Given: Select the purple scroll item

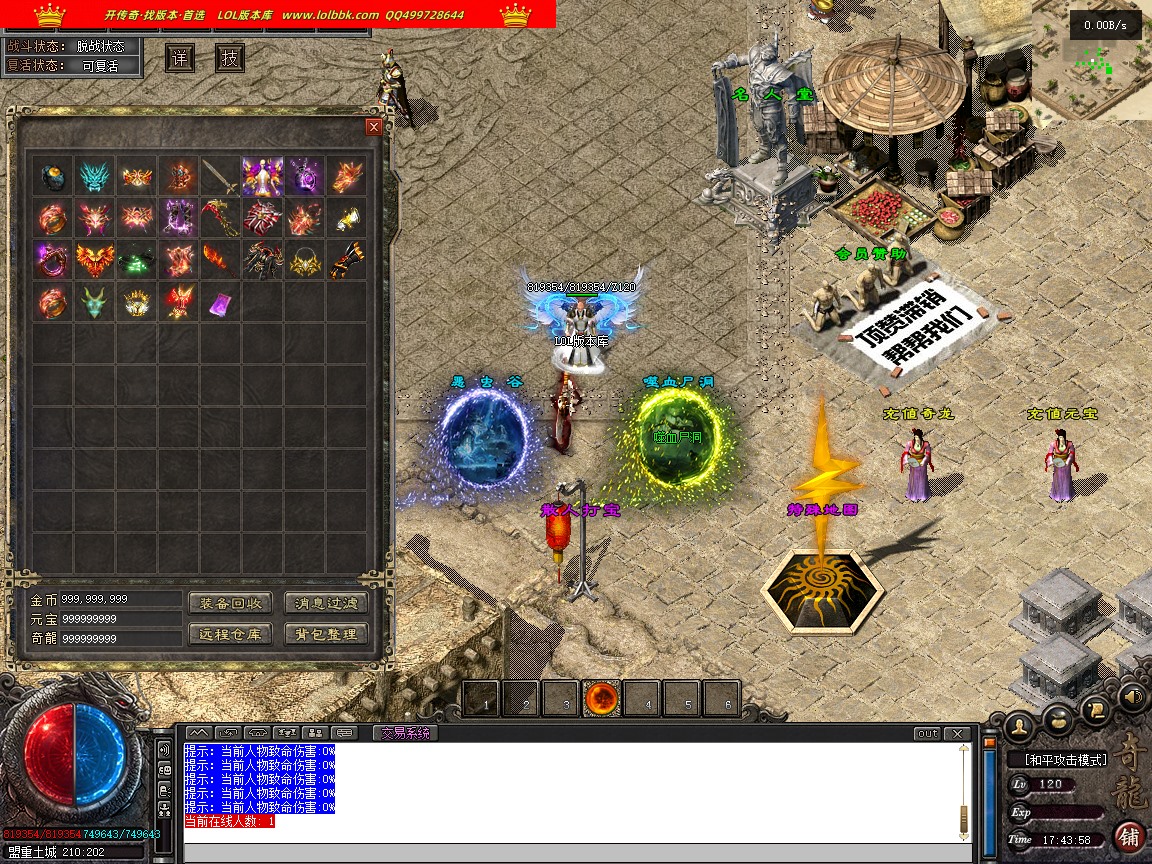Looking at the screenshot, I should 220,301.
